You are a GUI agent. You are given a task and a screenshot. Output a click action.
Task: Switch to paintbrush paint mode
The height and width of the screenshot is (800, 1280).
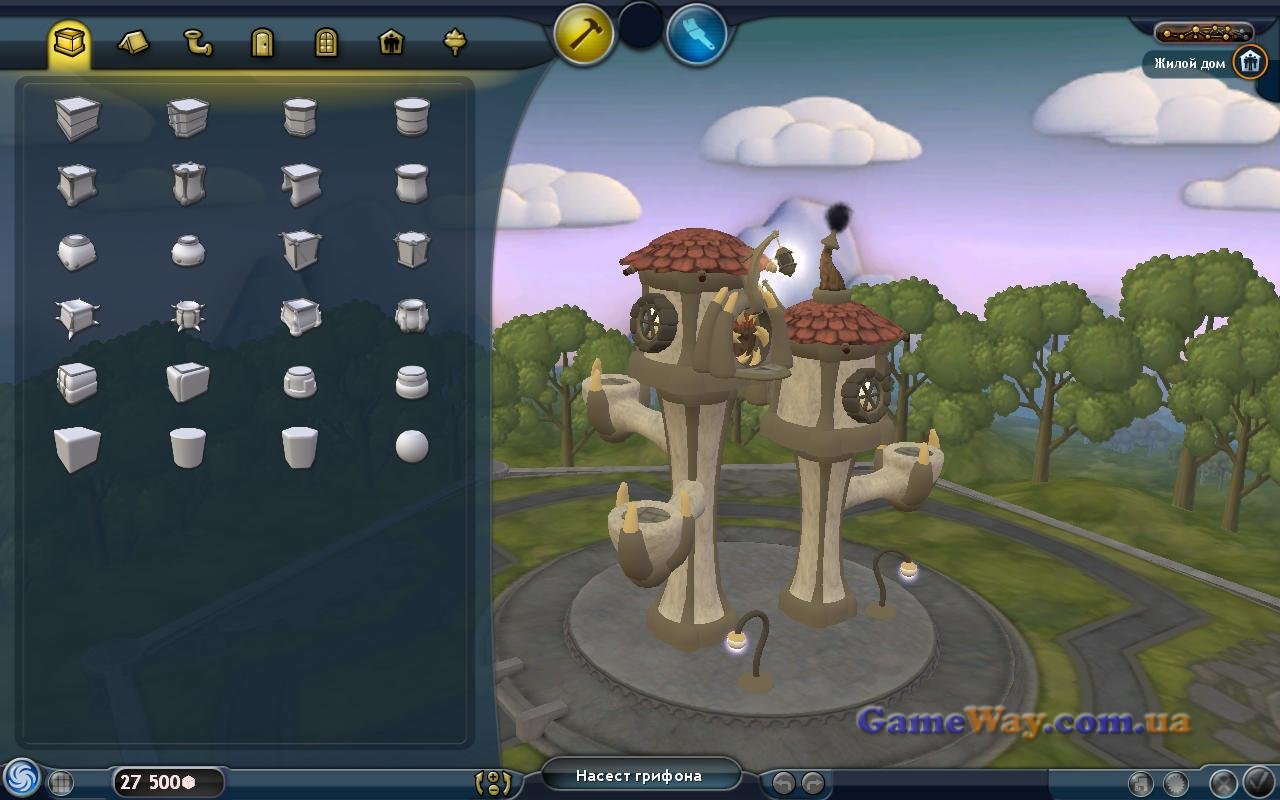(696, 34)
